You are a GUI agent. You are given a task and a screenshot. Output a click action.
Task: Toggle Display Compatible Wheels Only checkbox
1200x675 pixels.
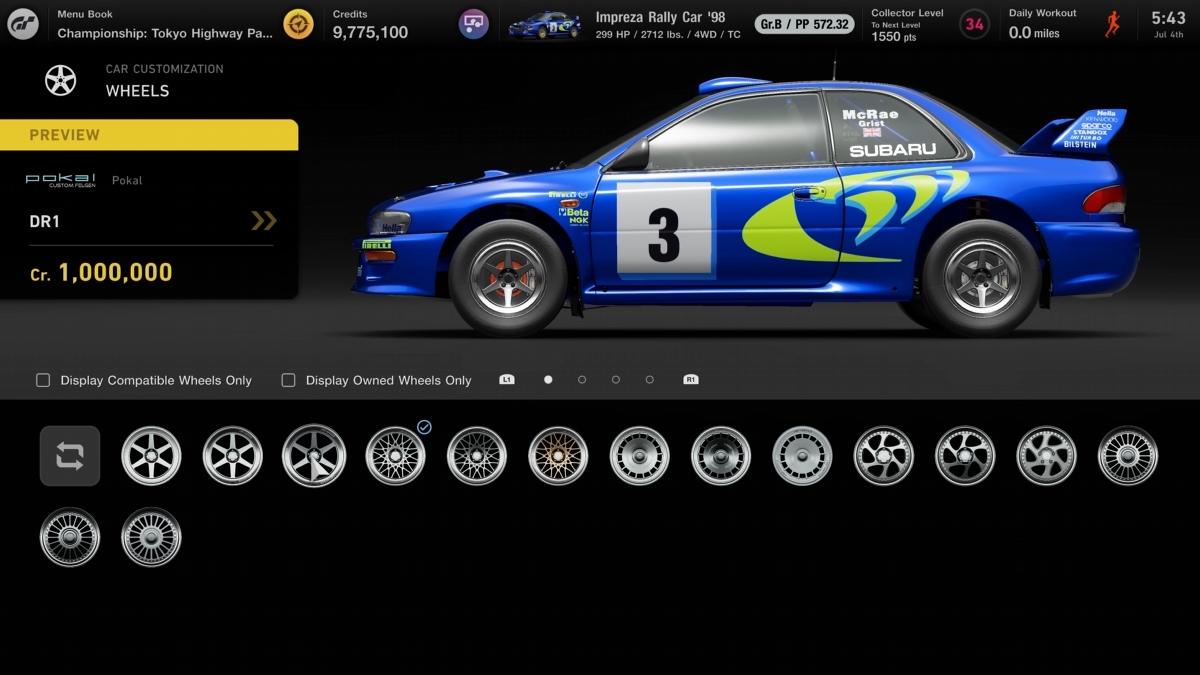pos(43,380)
